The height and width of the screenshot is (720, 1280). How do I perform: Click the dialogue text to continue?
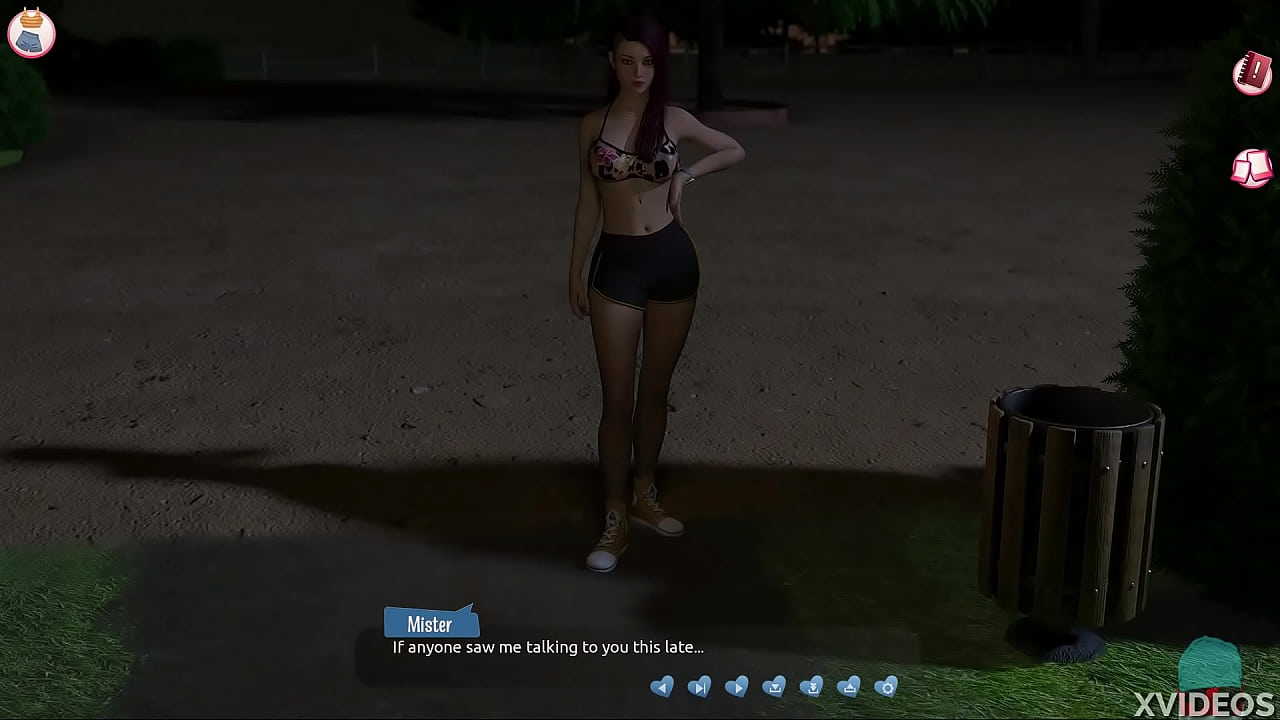pyautogui.click(x=546, y=648)
